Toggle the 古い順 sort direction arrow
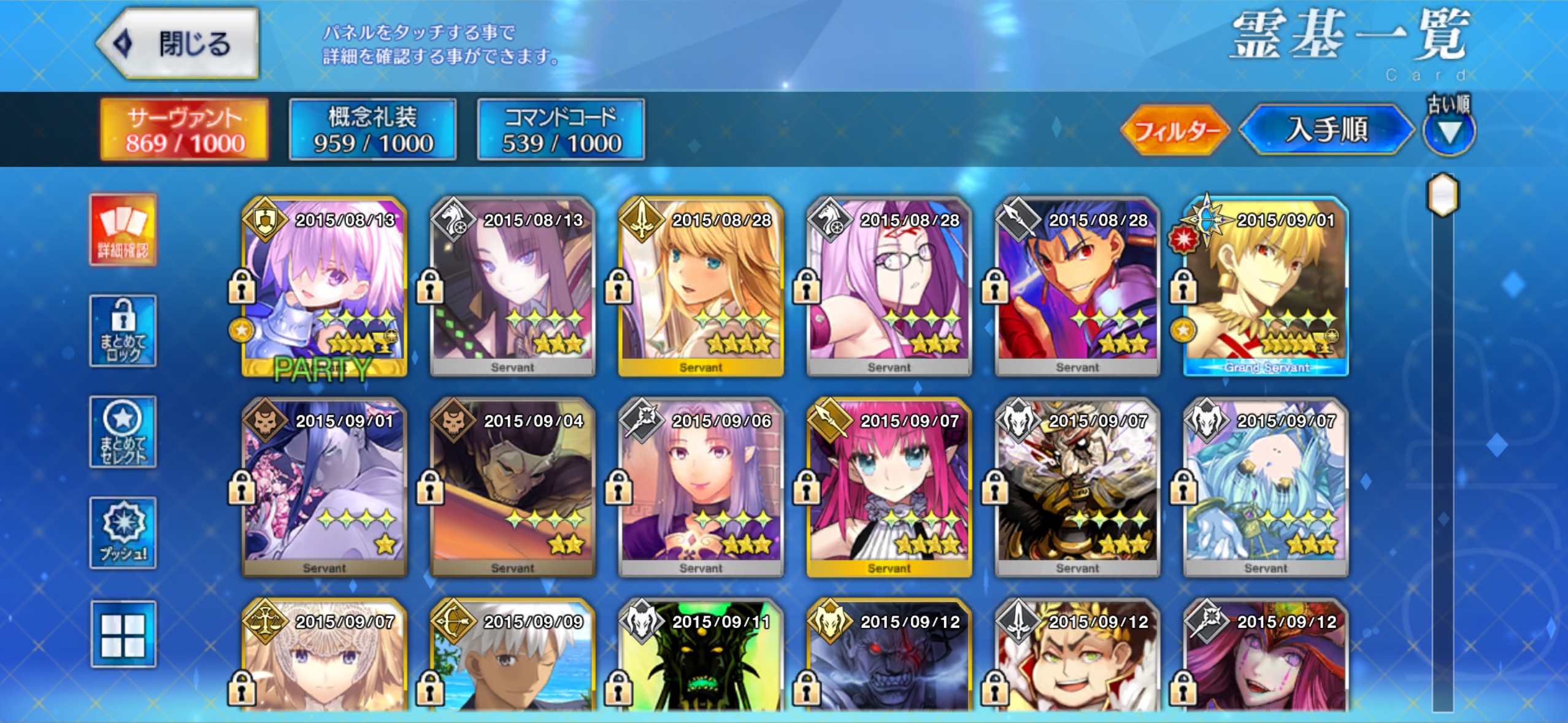Viewport: 1568px width, 723px height. click(x=1449, y=132)
